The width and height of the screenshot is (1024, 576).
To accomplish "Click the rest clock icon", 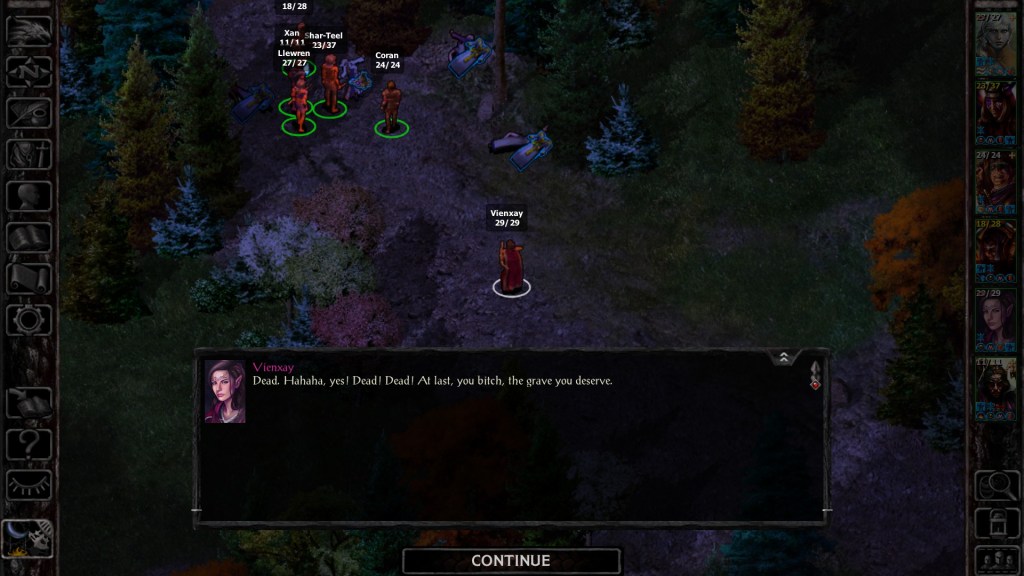I will (29, 538).
